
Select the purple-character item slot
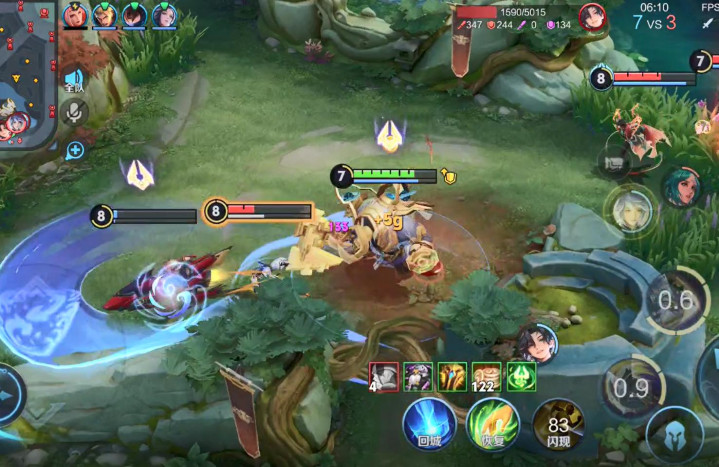(x=418, y=376)
